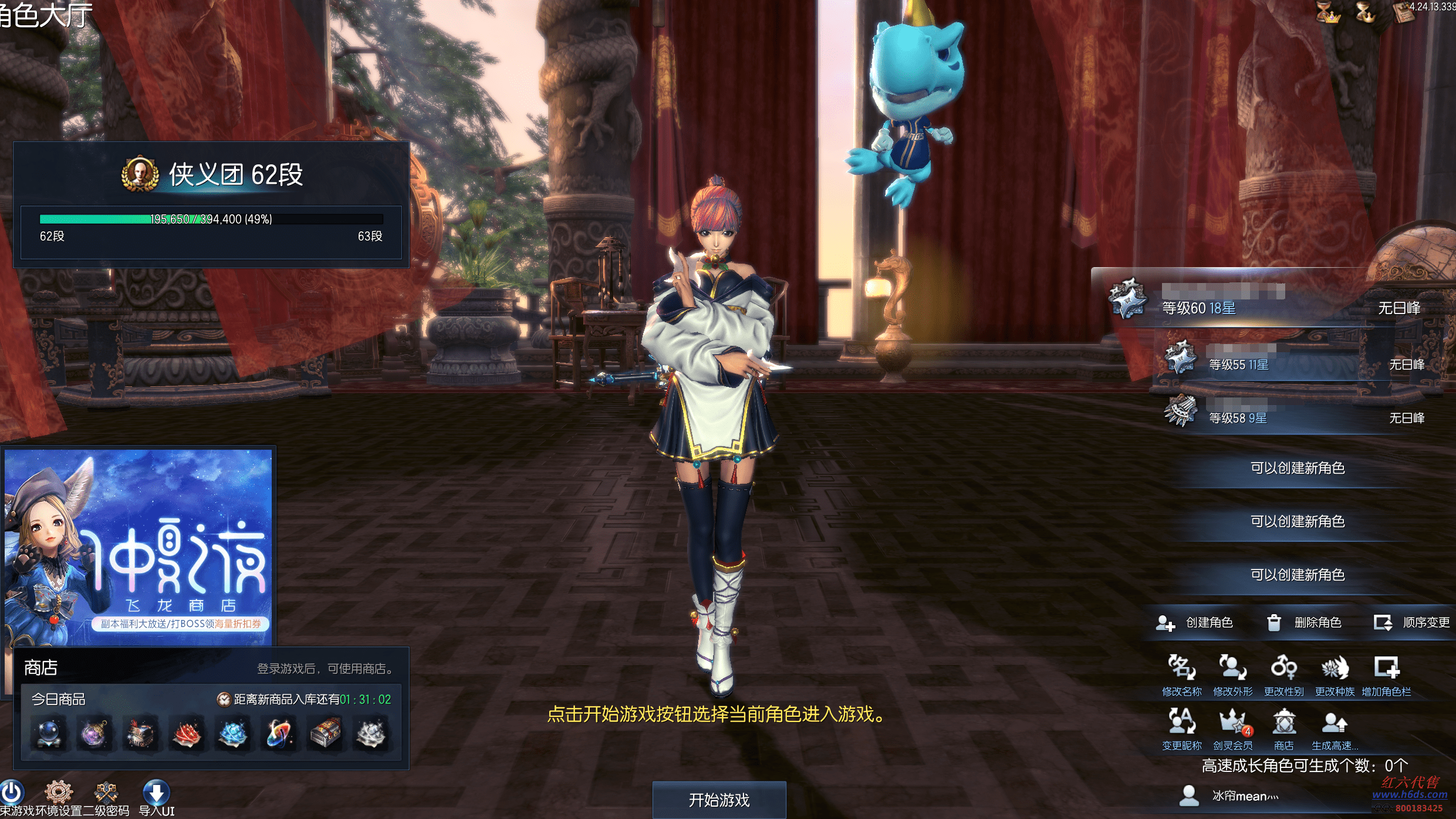Open 创建角色 to create a character
Screen dimensions: 1456x819
coord(1194,622)
